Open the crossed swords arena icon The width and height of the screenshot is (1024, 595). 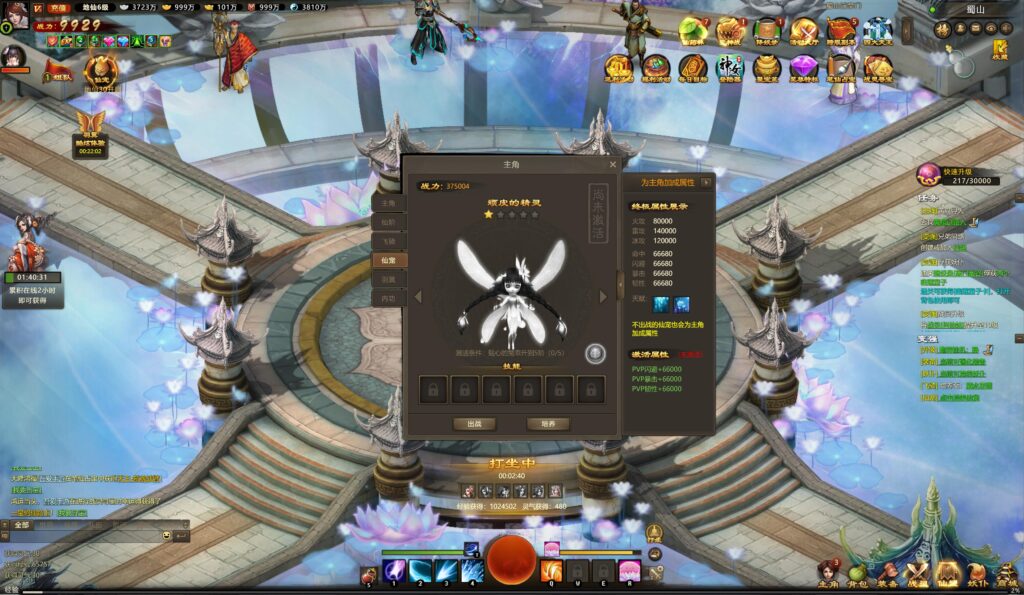click(x=804, y=30)
